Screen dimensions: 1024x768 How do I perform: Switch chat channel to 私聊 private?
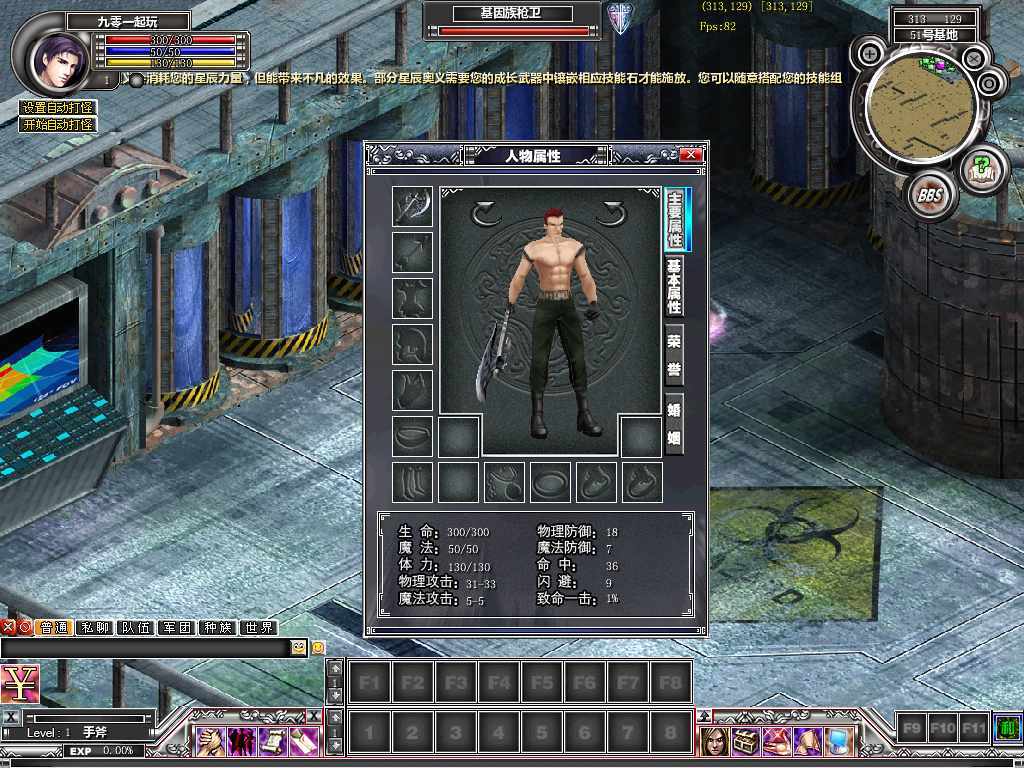coord(98,628)
